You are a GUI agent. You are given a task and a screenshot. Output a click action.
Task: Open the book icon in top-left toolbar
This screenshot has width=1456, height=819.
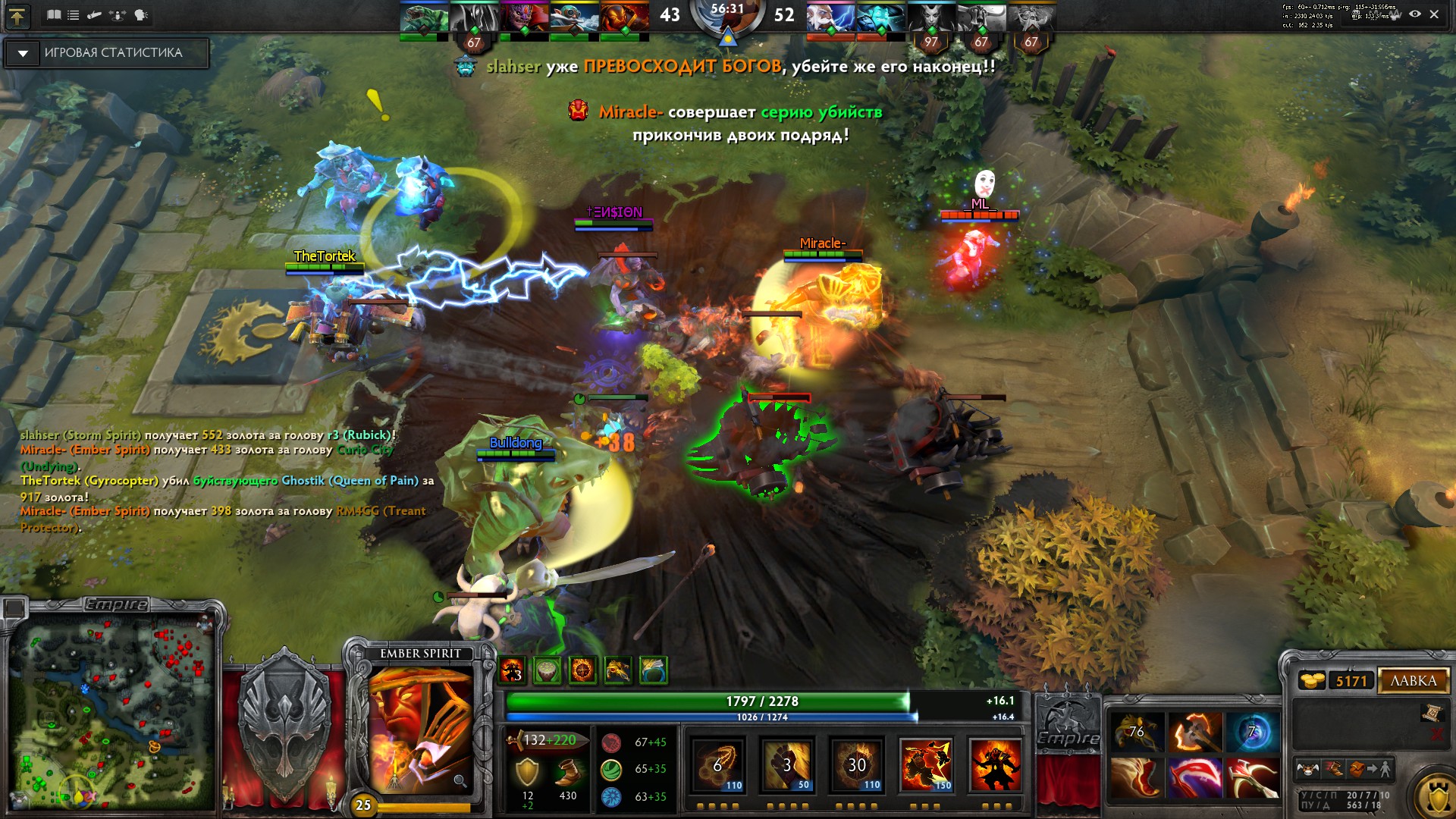[x=54, y=15]
